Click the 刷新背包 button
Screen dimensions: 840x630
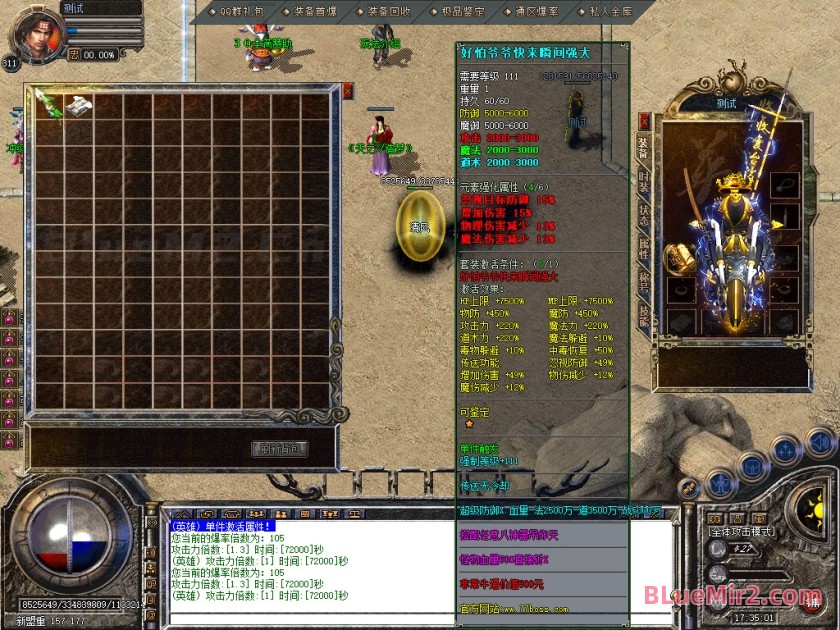click(279, 448)
